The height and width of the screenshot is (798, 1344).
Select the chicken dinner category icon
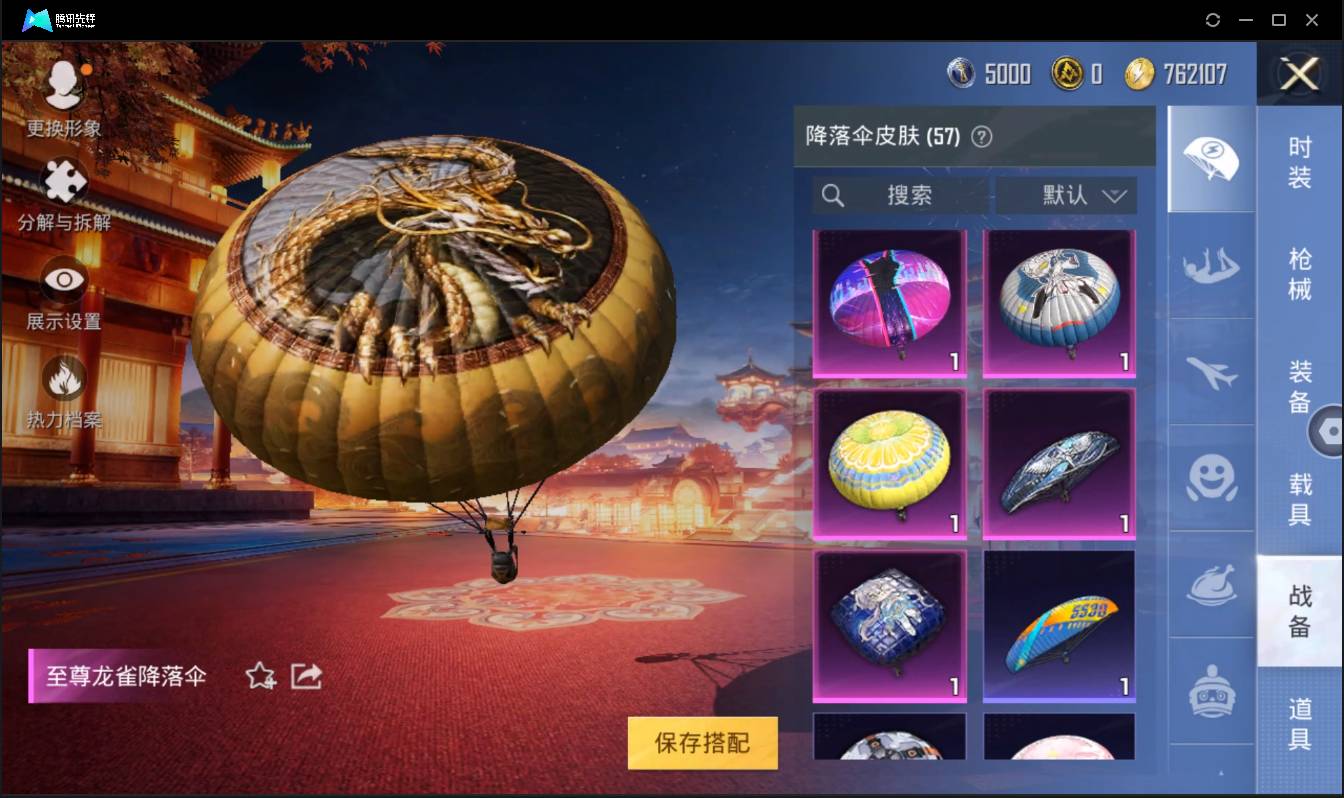click(x=1210, y=587)
